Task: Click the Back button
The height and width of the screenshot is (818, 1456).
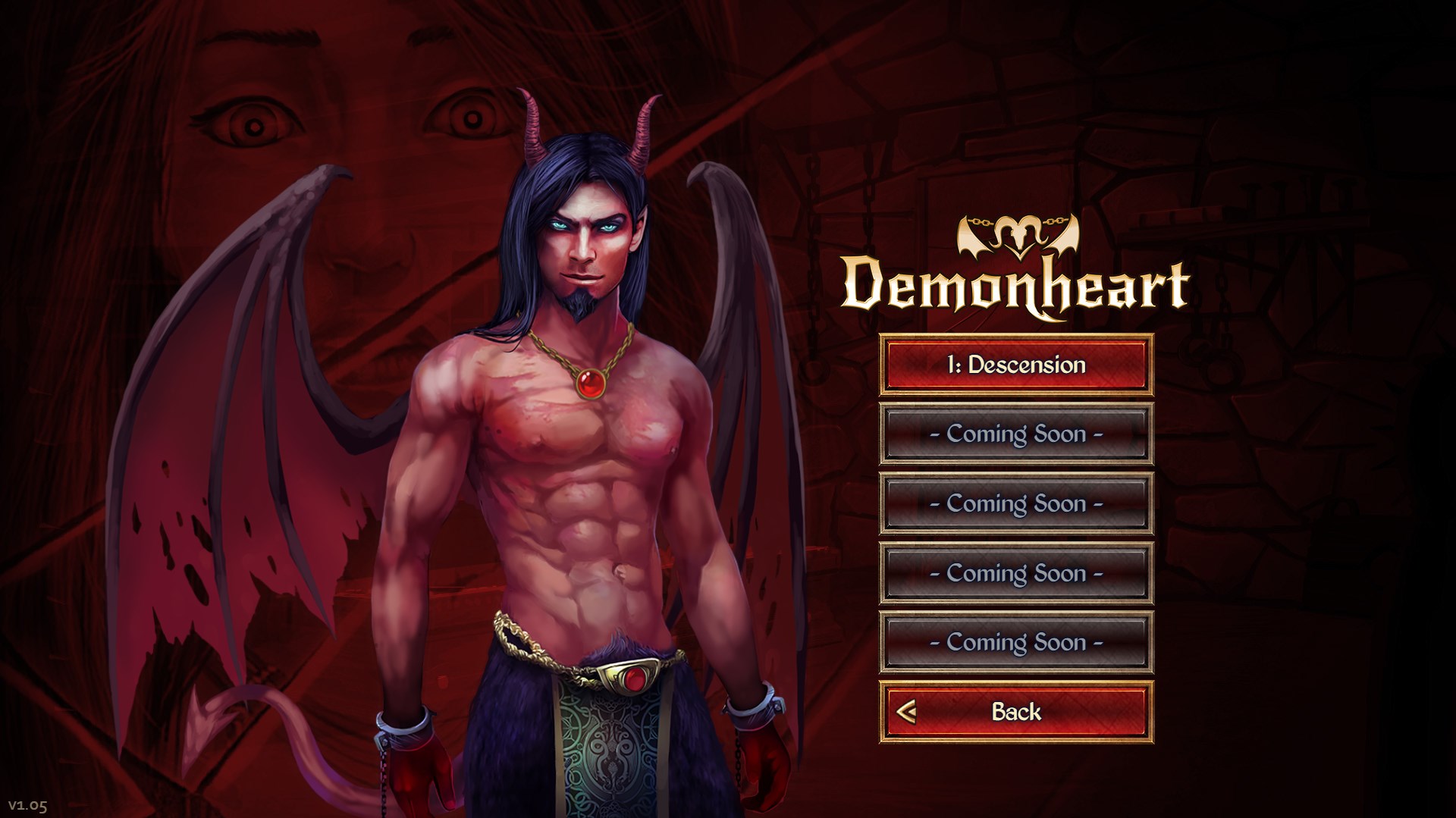Action: tap(1016, 710)
